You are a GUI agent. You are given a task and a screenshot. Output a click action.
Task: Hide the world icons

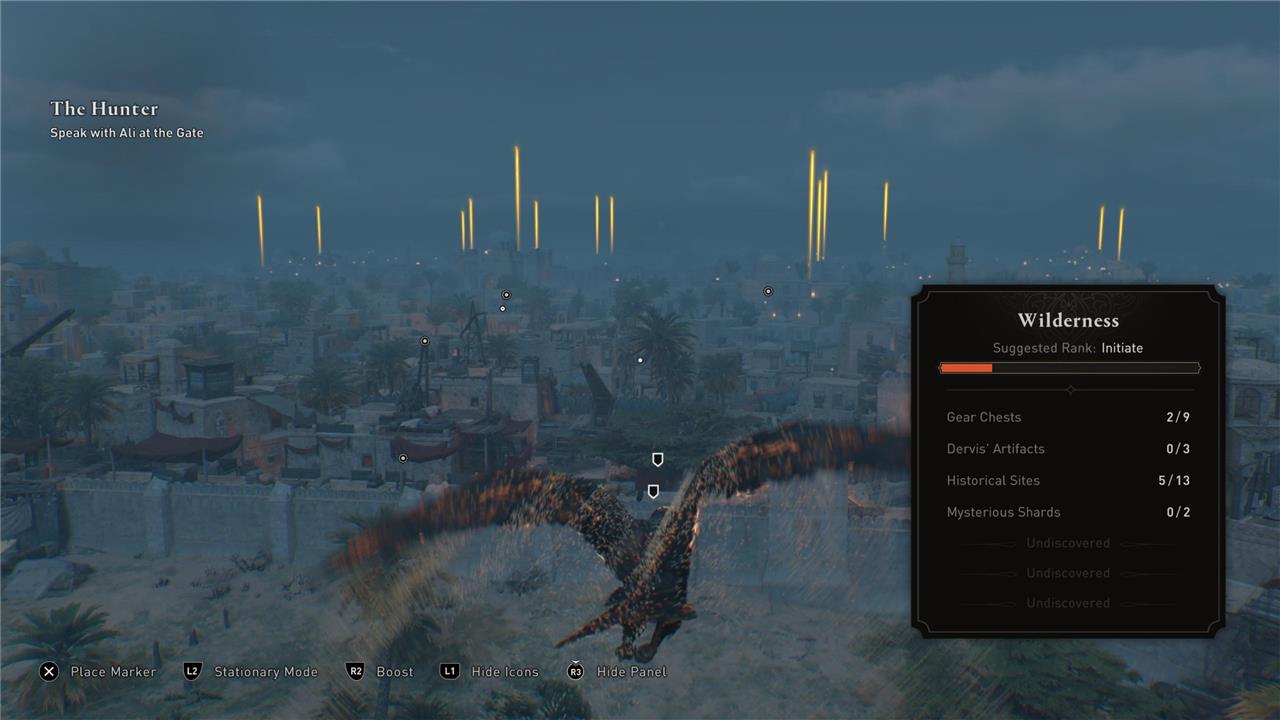coord(490,672)
